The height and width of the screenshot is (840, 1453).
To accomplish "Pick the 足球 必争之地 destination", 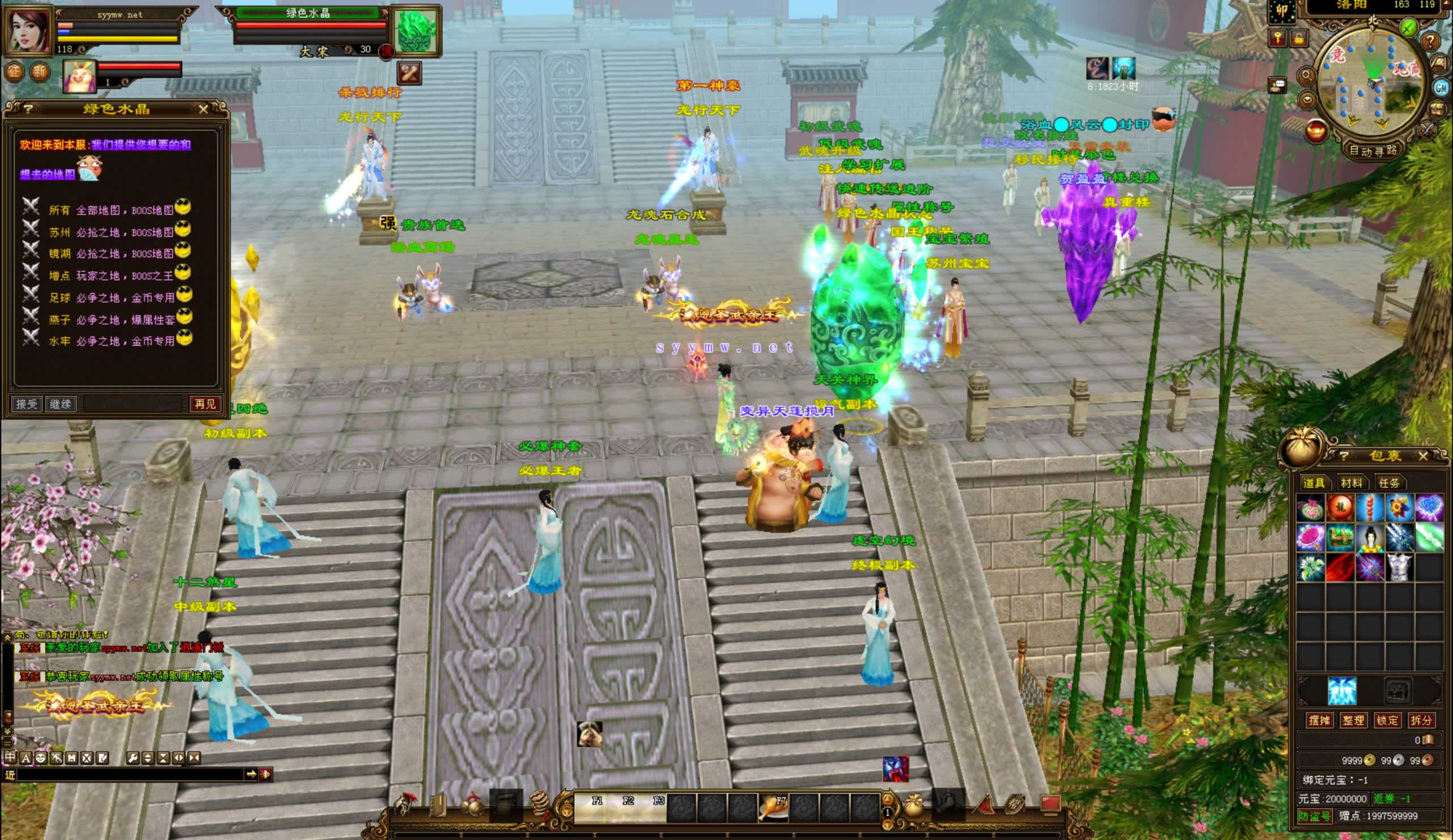I will (111, 298).
